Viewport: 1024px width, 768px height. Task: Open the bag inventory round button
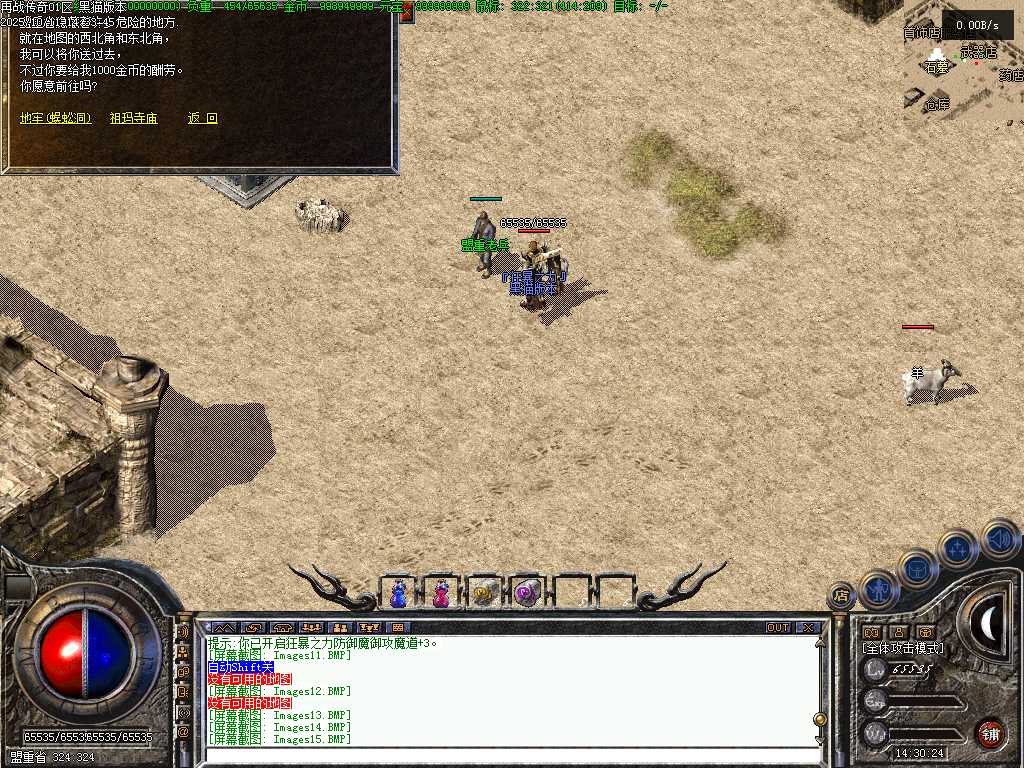[917, 568]
